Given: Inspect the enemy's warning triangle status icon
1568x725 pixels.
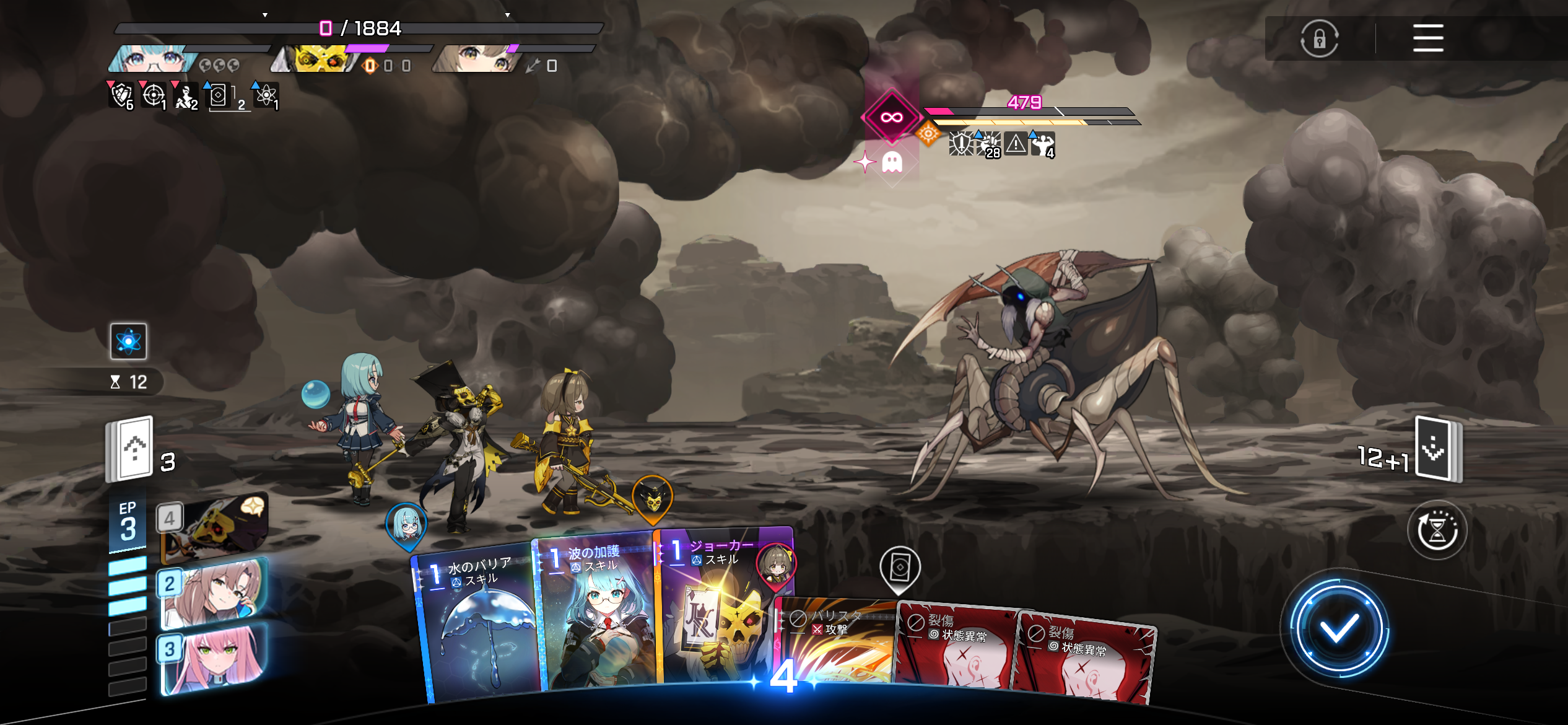Looking at the screenshot, I should pyautogui.click(x=1016, y=144).
